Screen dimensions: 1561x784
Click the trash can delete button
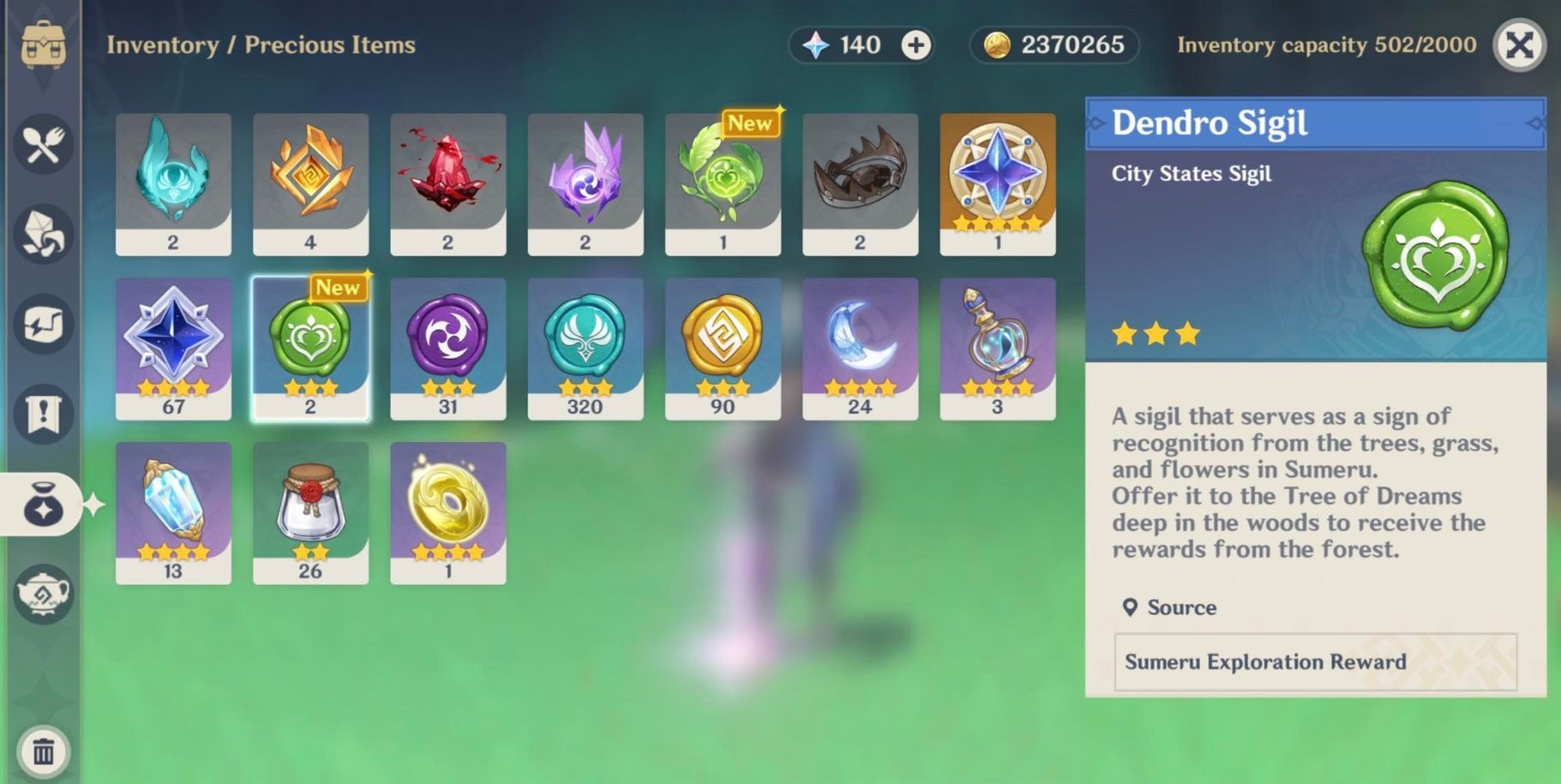click(43, 751)
